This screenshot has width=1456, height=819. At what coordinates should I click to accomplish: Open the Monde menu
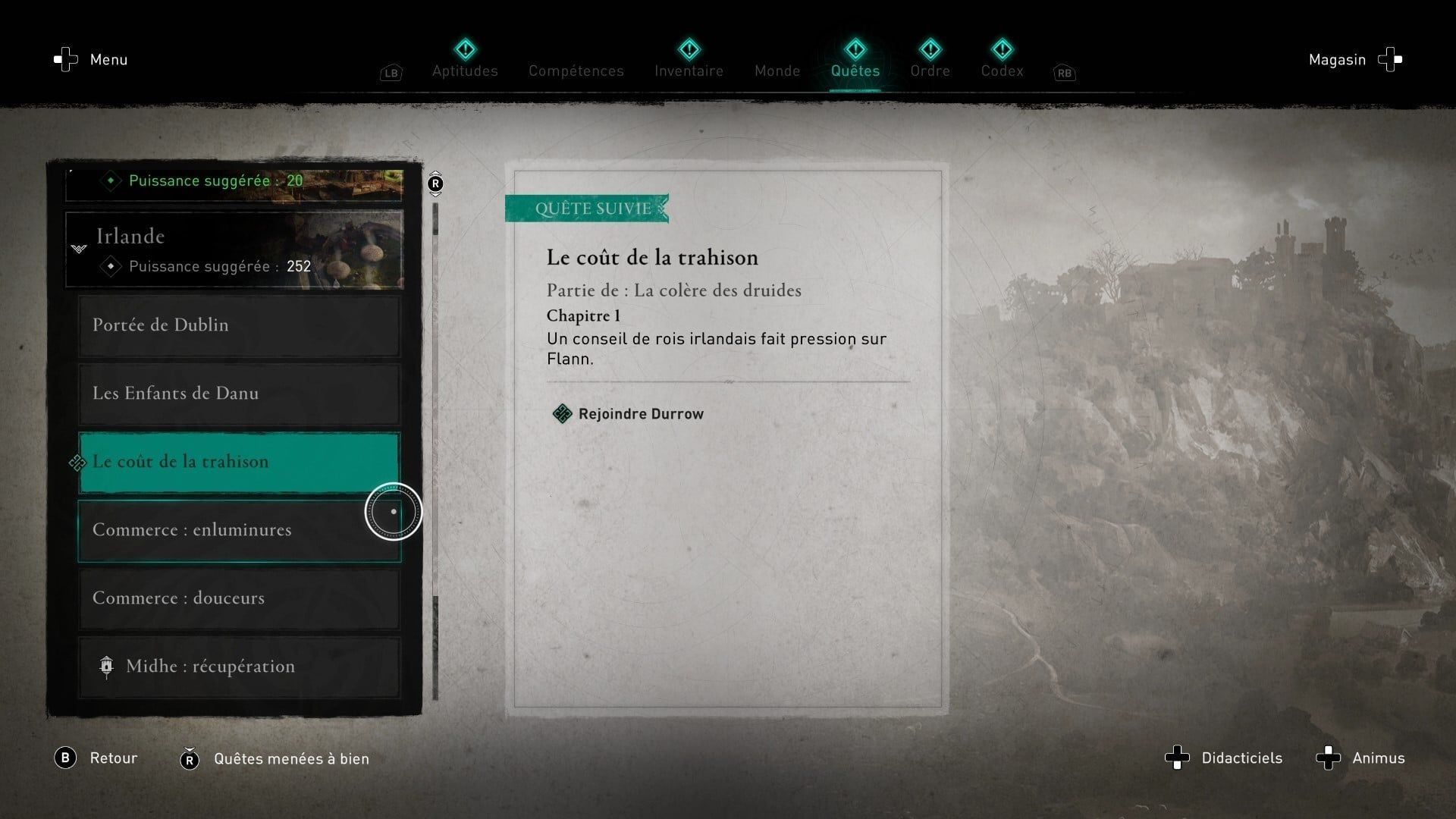tap(777, 71)
